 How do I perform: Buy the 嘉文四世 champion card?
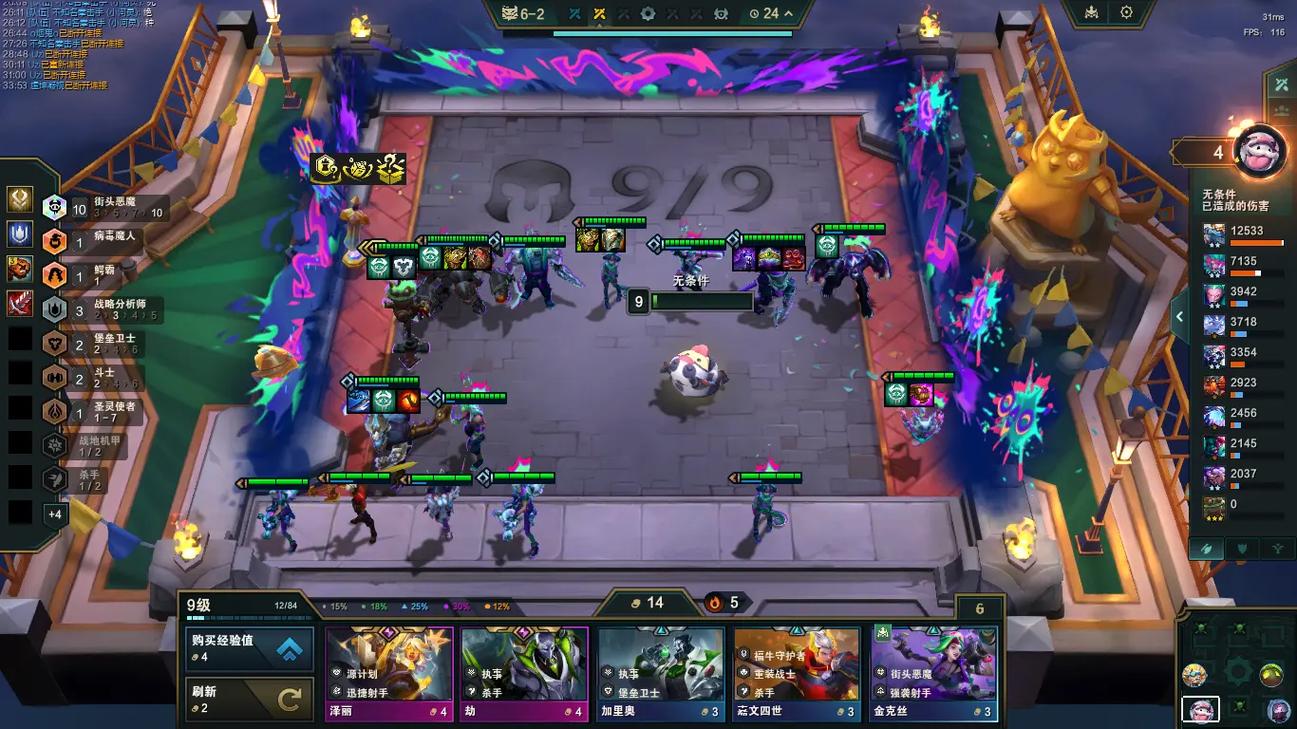click(796, 674)
